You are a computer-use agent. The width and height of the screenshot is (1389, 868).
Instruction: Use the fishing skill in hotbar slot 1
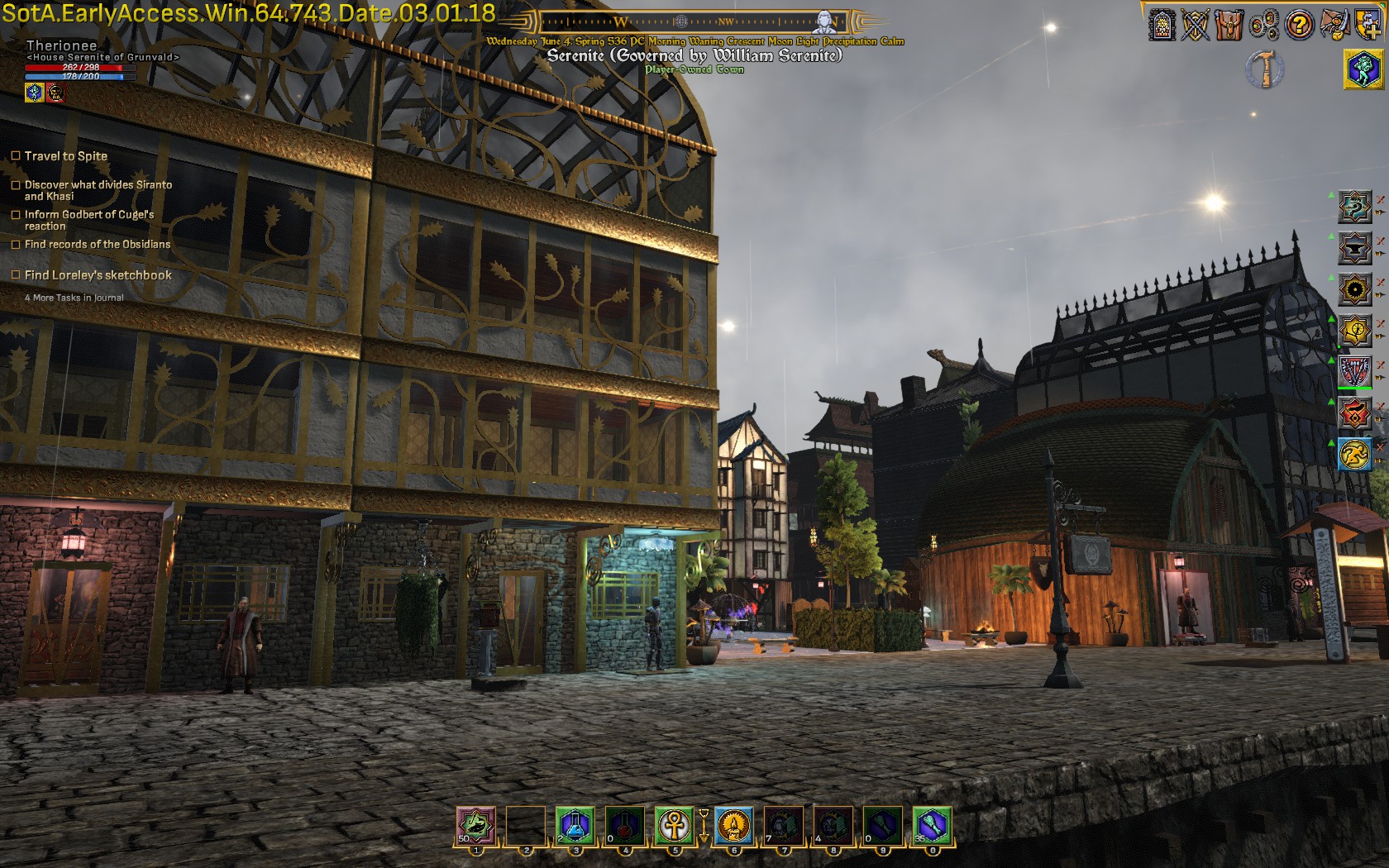click(x=476, y=825)
